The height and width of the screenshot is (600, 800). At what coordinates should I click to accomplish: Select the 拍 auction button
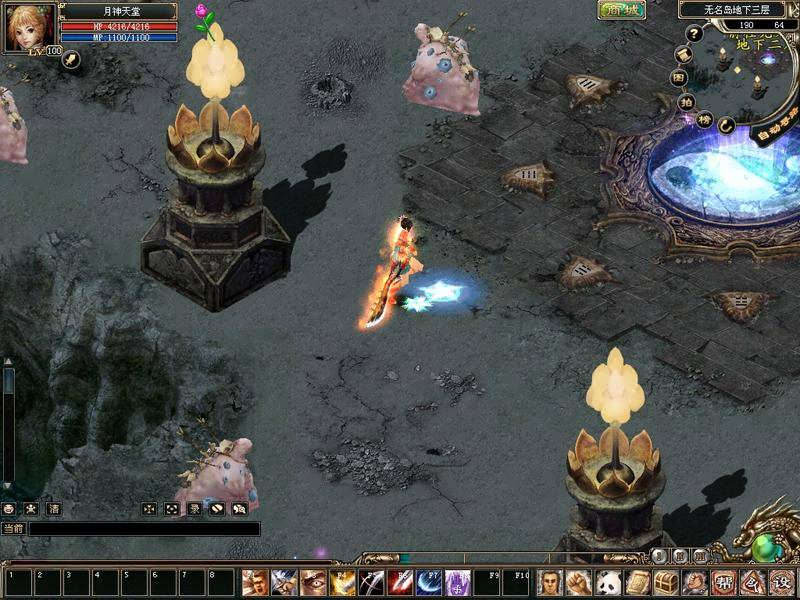pos(687,101)
